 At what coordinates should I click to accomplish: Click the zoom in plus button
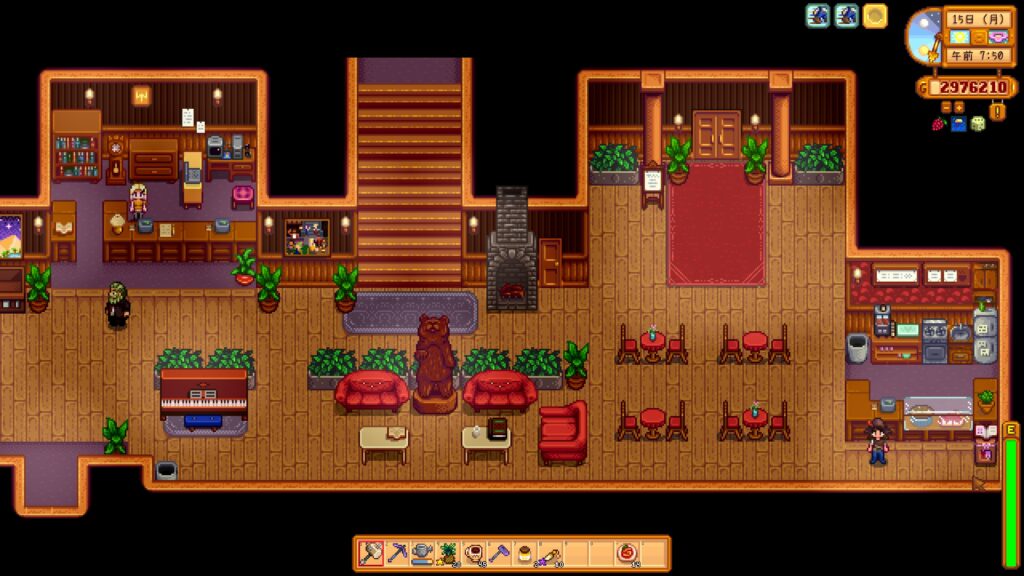pyautogui.click(x=959, y=107)
